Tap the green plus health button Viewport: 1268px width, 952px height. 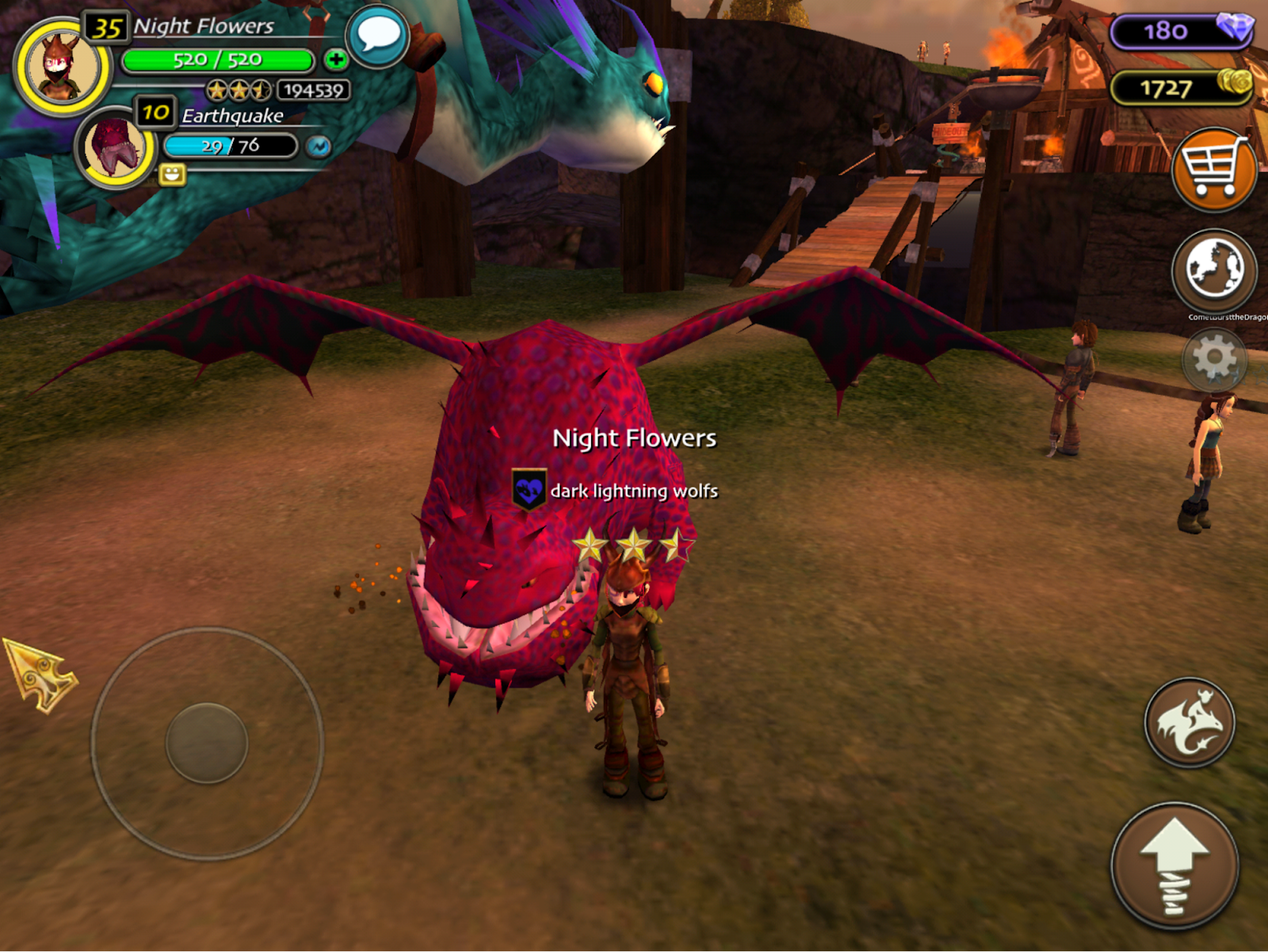pyautogui.click(x=336, y=59)
